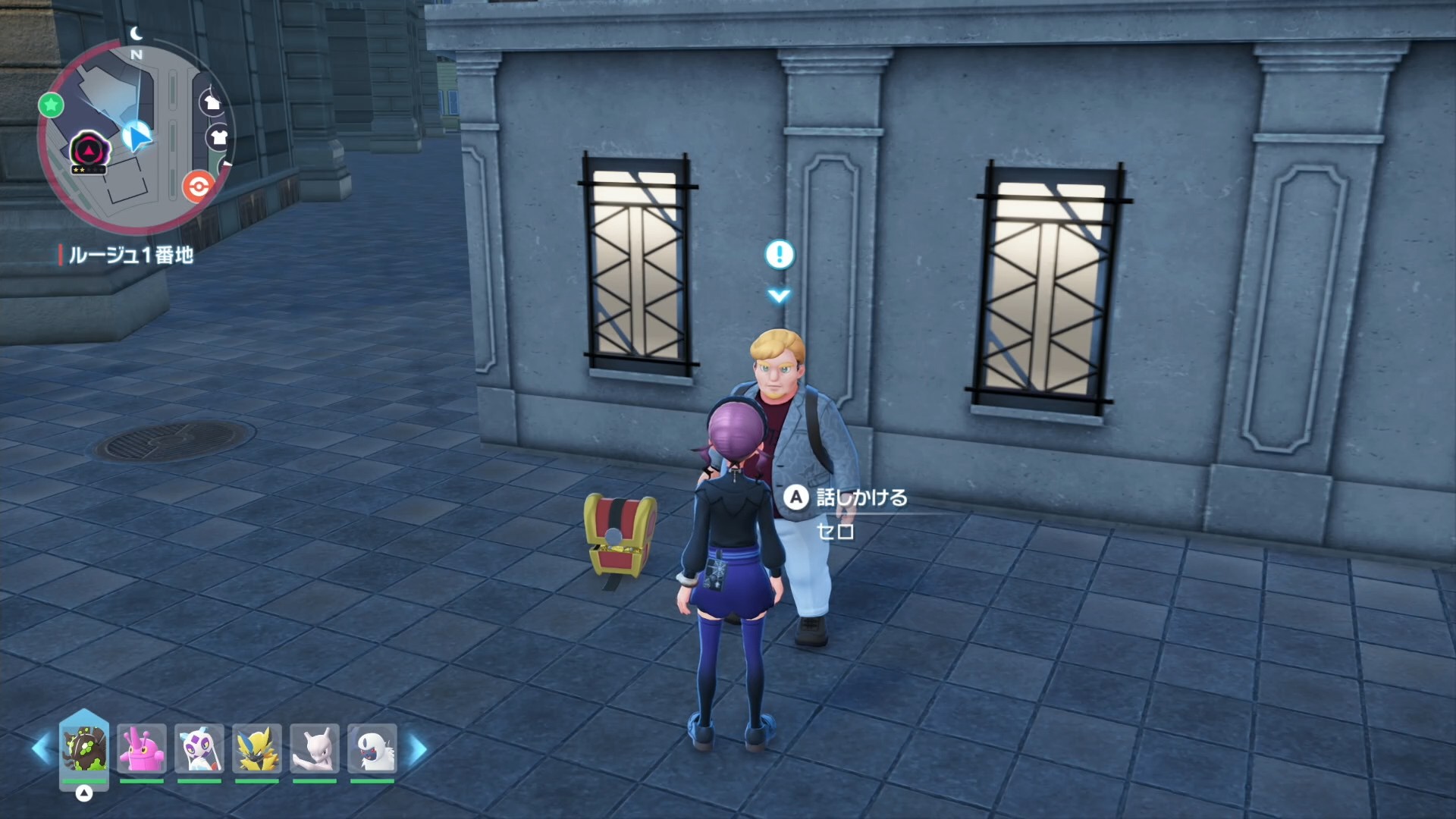Click the blue player arrow on minimap
This screenshot has width=1456, height=819.
(137, 136)
